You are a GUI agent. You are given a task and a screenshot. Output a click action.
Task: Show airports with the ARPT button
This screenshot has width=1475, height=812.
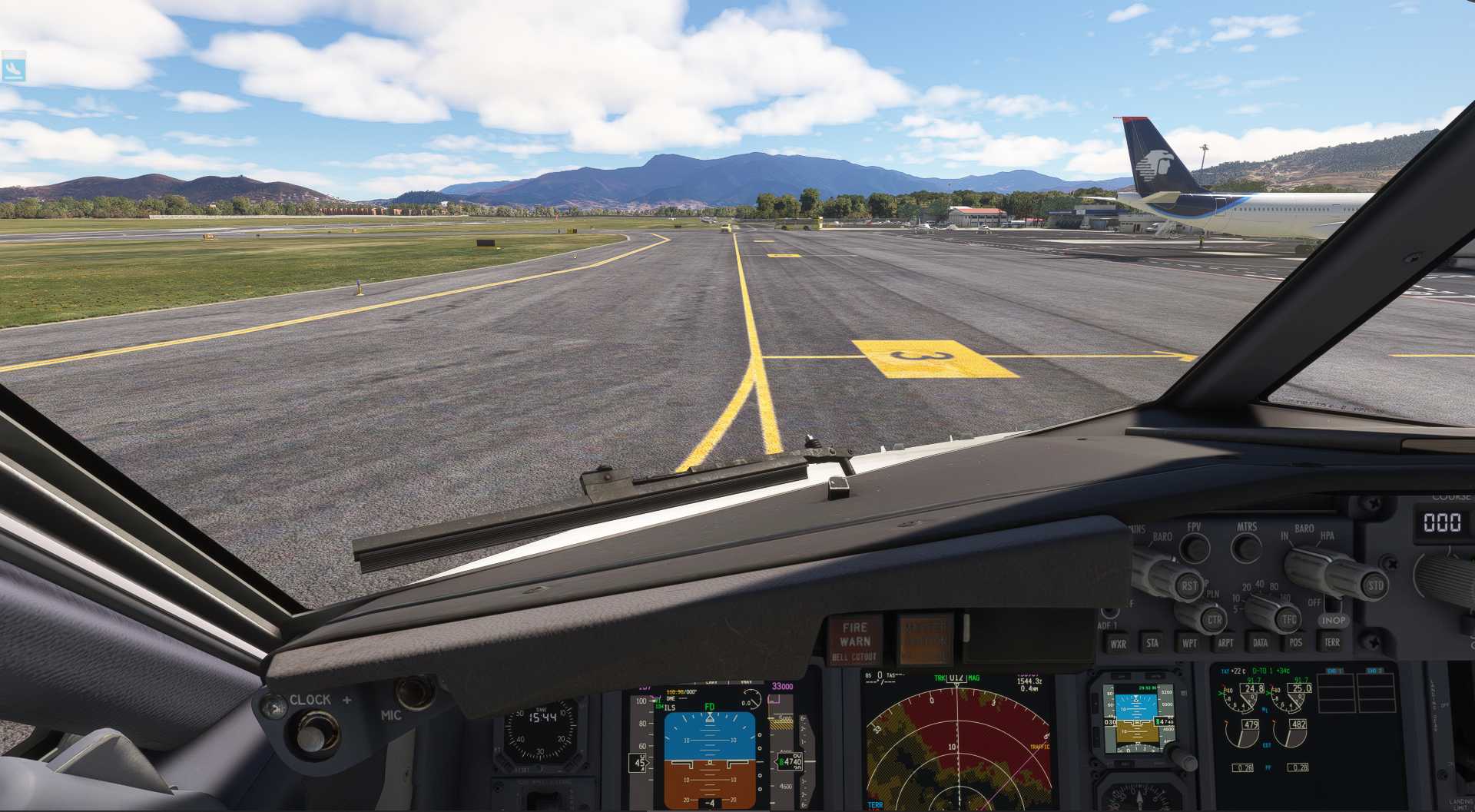[1225, 643]
